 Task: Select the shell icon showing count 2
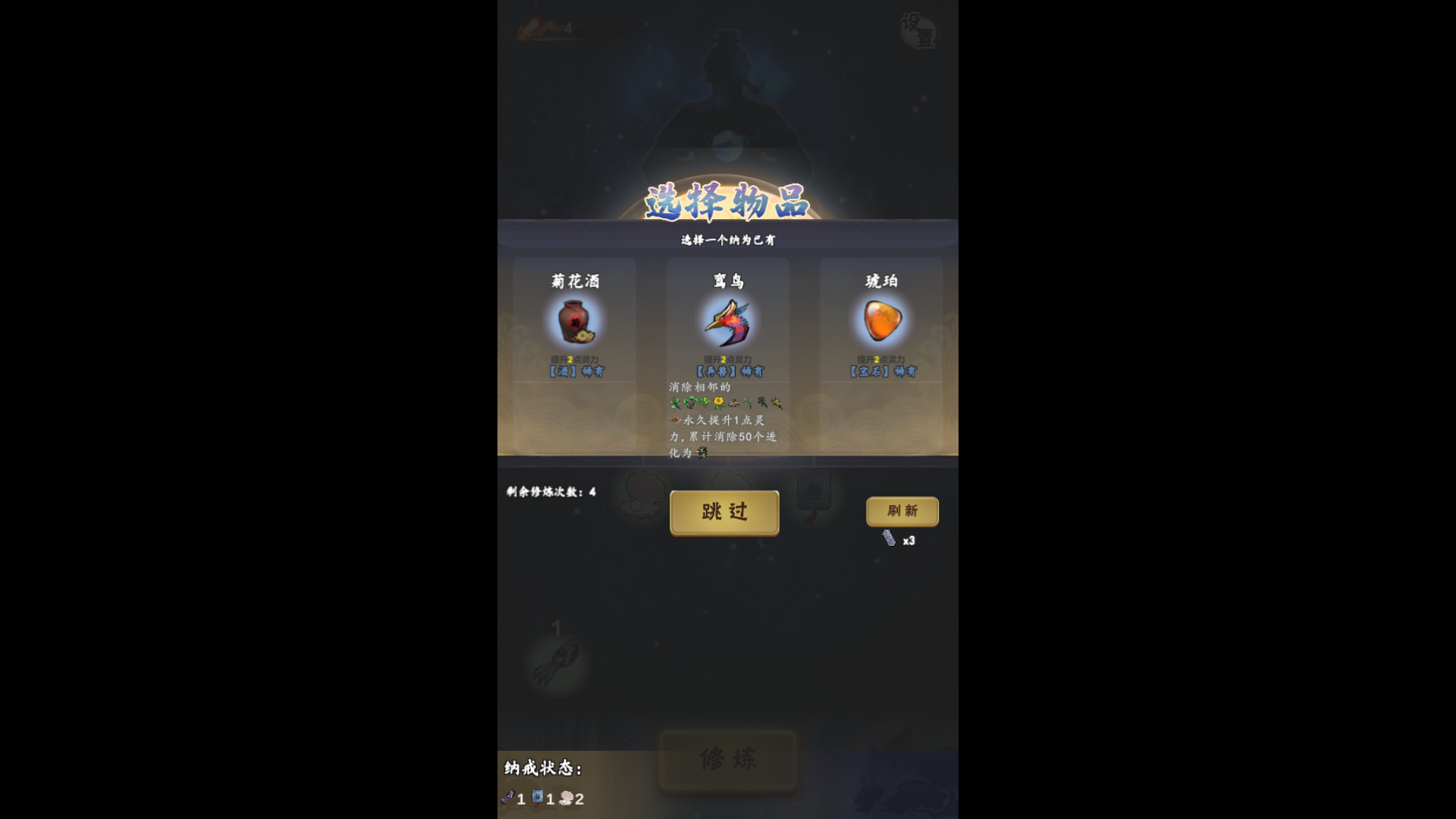[x=565, y=797]
